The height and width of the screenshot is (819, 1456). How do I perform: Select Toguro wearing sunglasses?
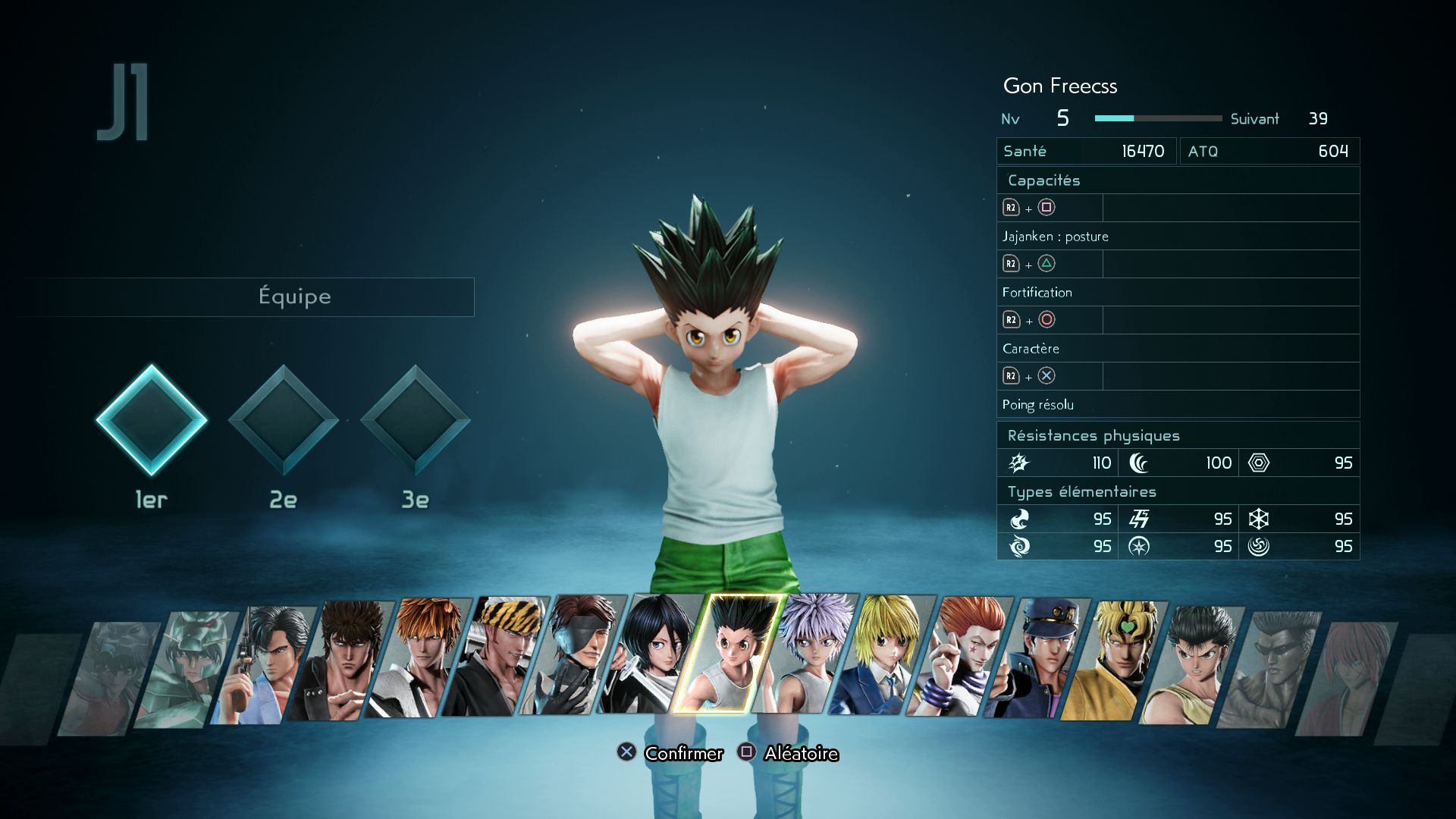1268,669
